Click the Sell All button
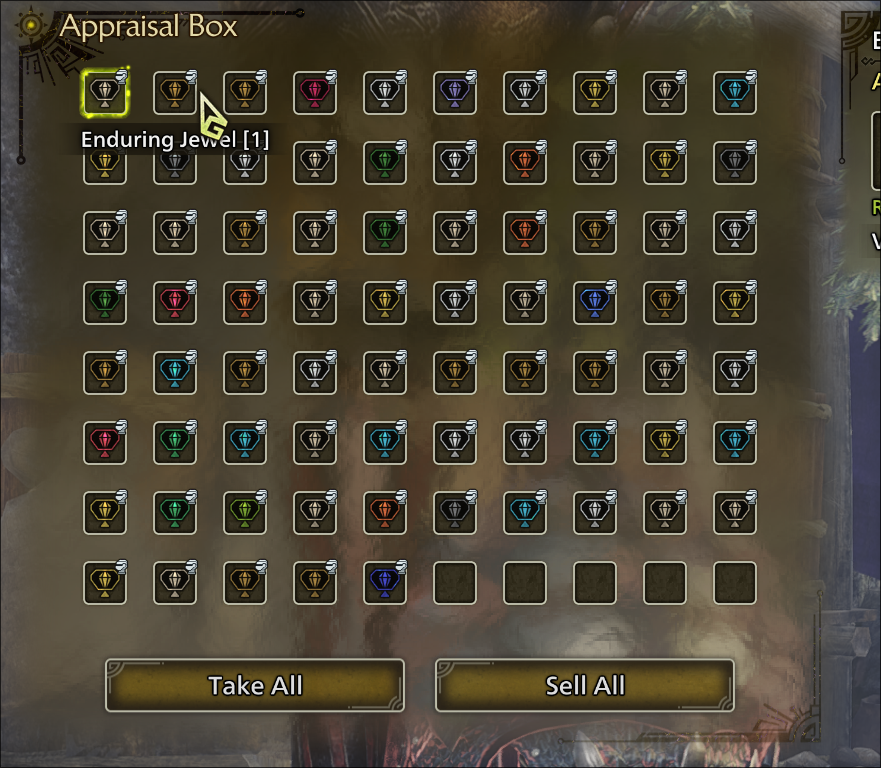 (x=585, y=685)
